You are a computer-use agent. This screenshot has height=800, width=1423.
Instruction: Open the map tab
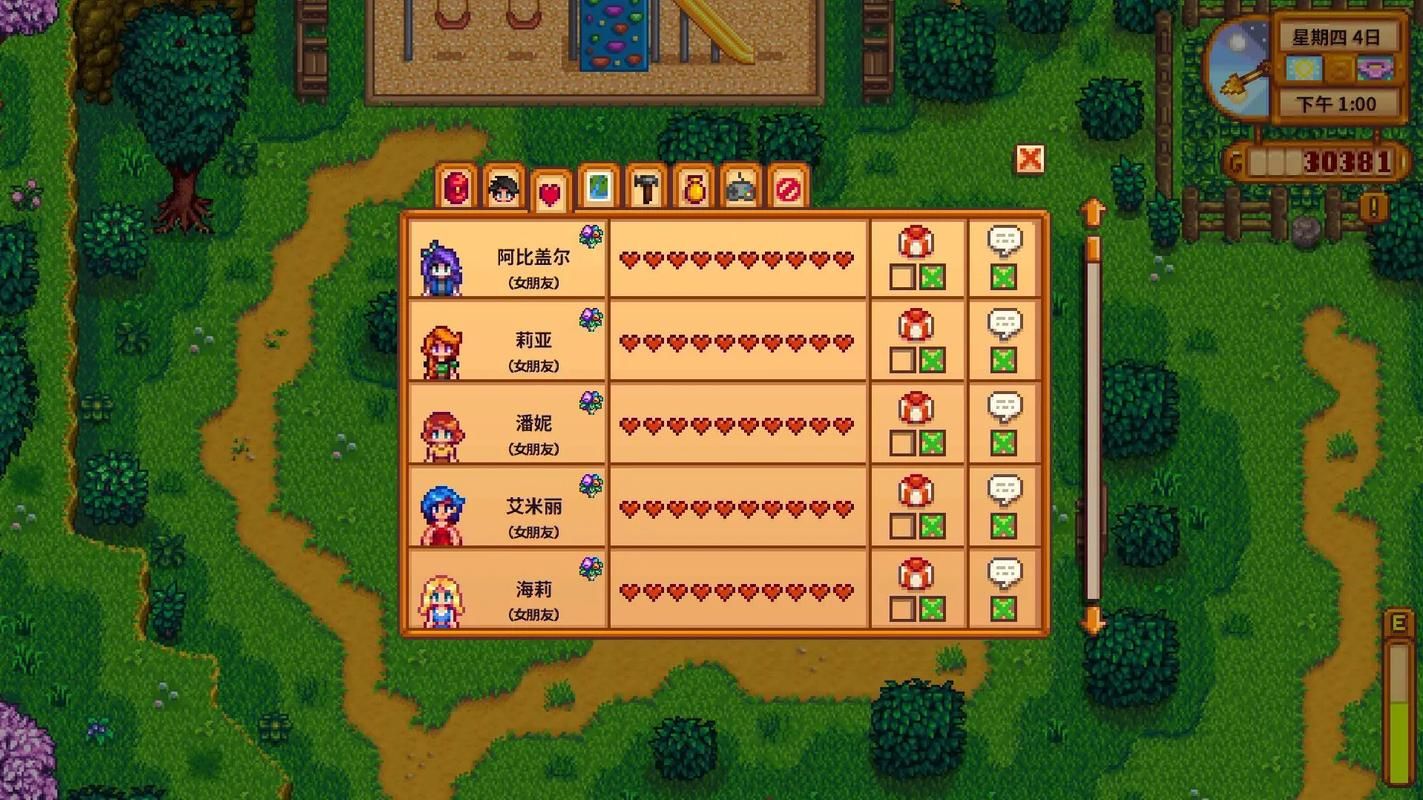tap(598, 187)
